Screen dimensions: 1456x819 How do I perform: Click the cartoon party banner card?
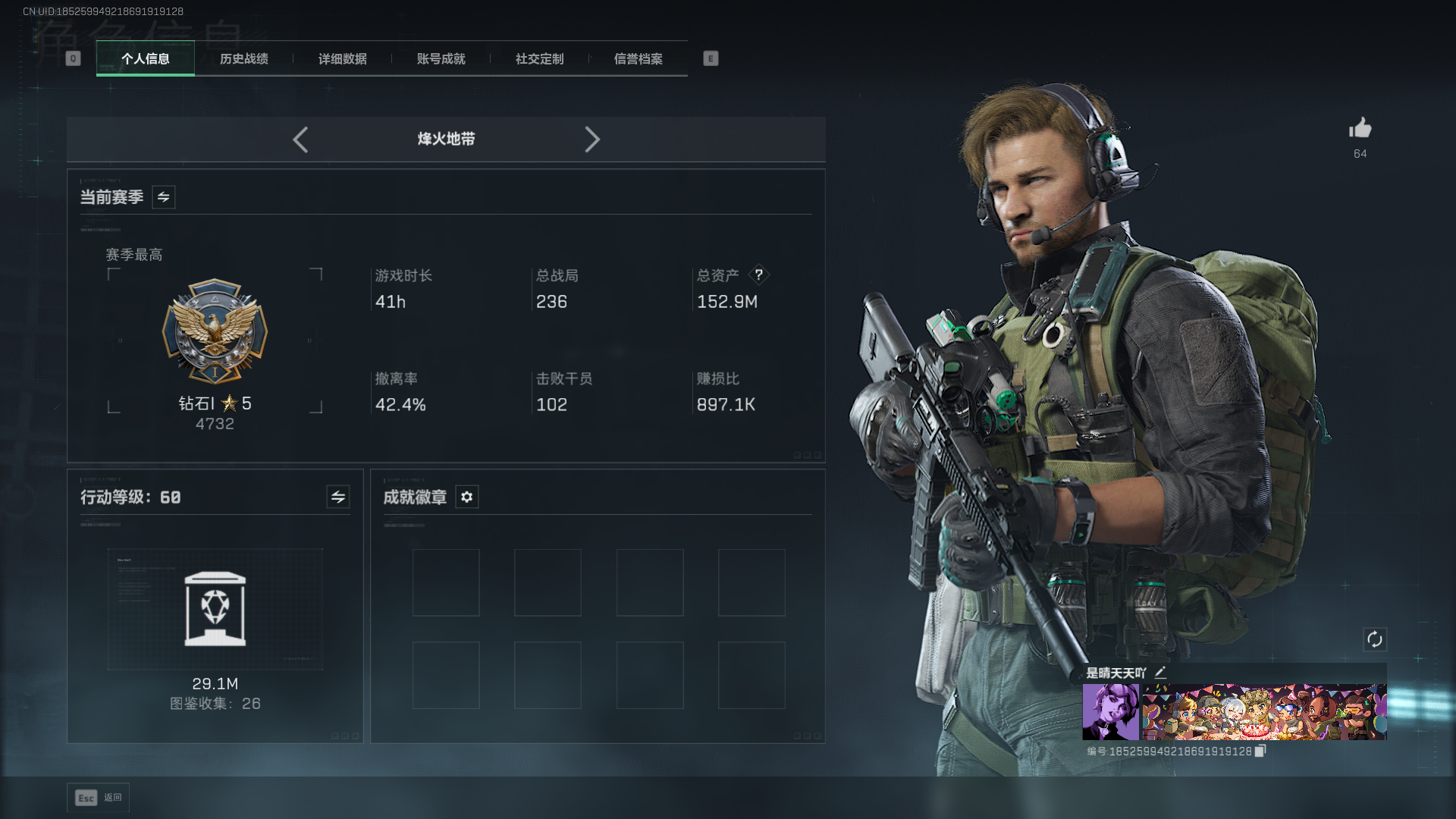coord(1264,711)
